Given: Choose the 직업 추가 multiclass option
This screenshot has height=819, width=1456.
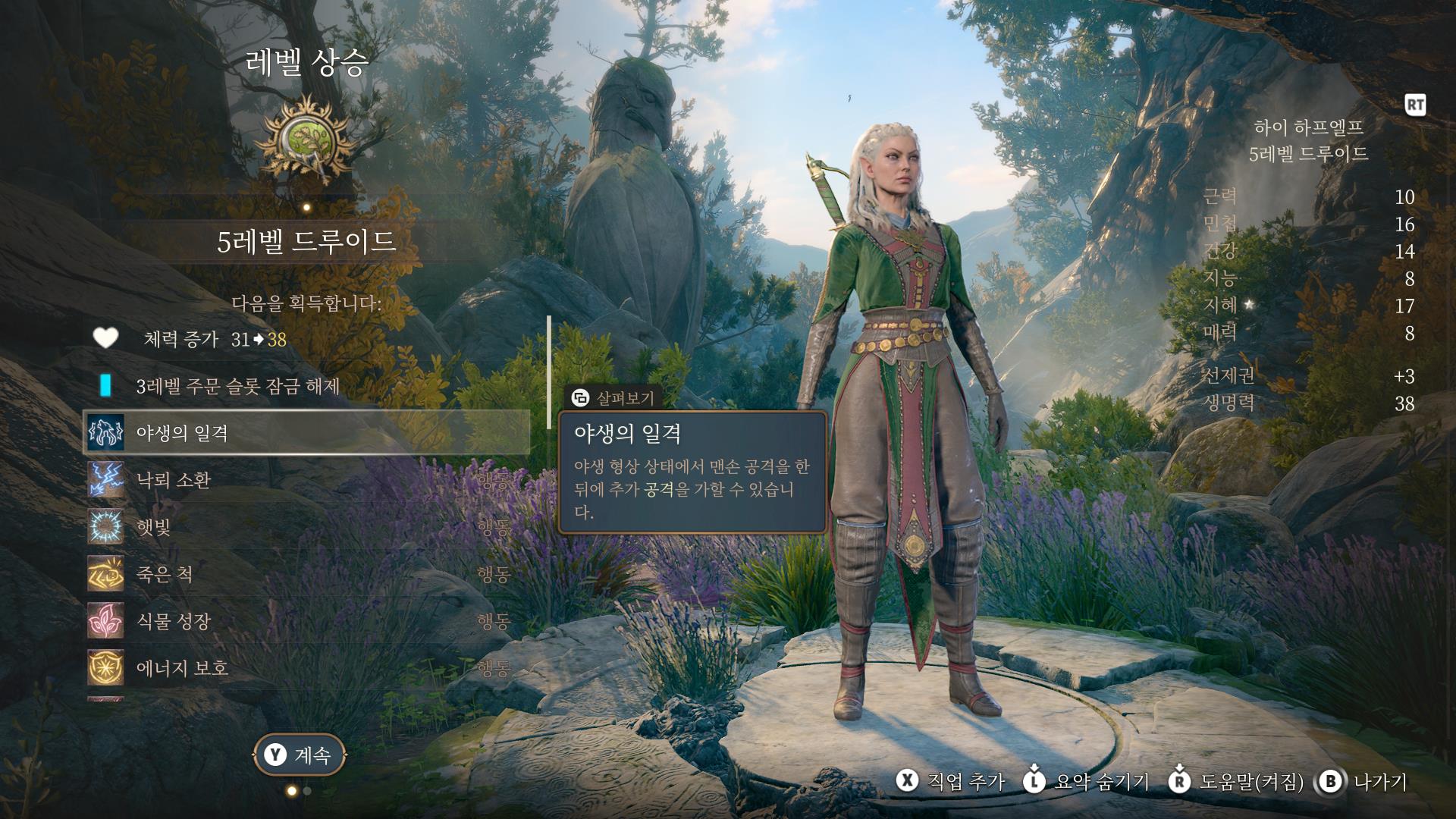Looking at the screenshot, I should tap(951, 782).
